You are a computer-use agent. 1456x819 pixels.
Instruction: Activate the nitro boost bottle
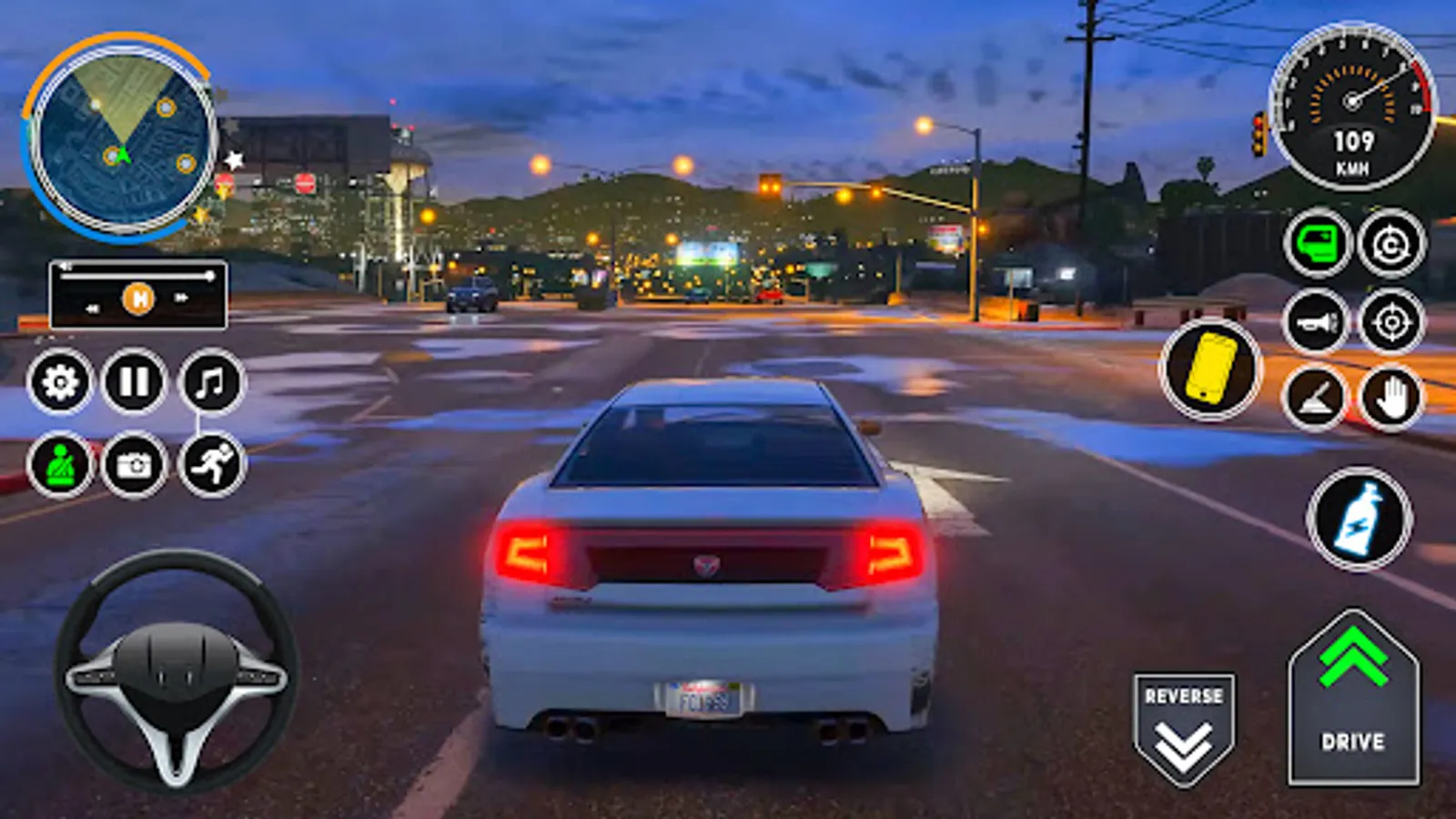1360,519
